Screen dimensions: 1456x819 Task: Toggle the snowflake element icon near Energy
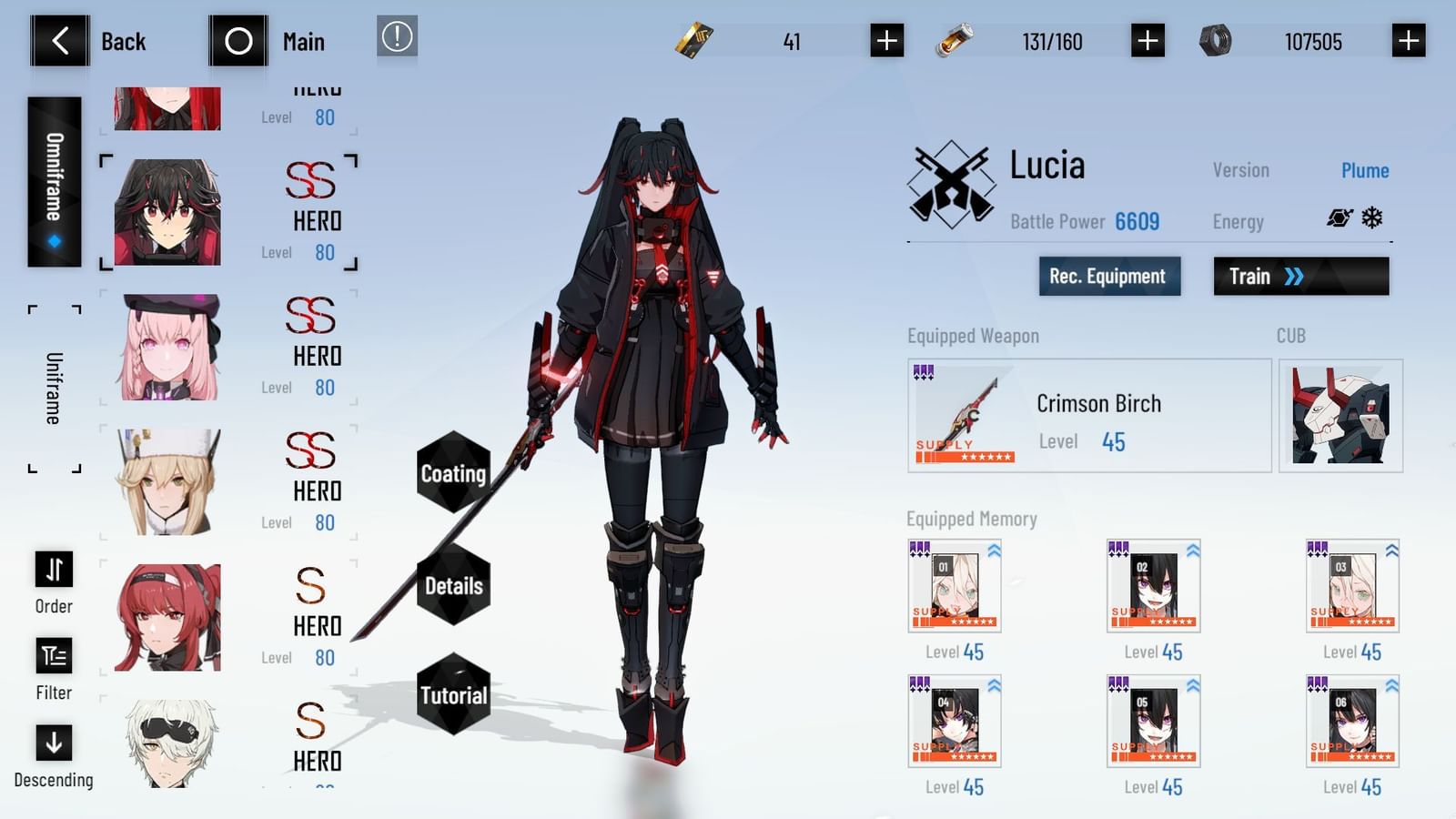tap(1373, 217)
